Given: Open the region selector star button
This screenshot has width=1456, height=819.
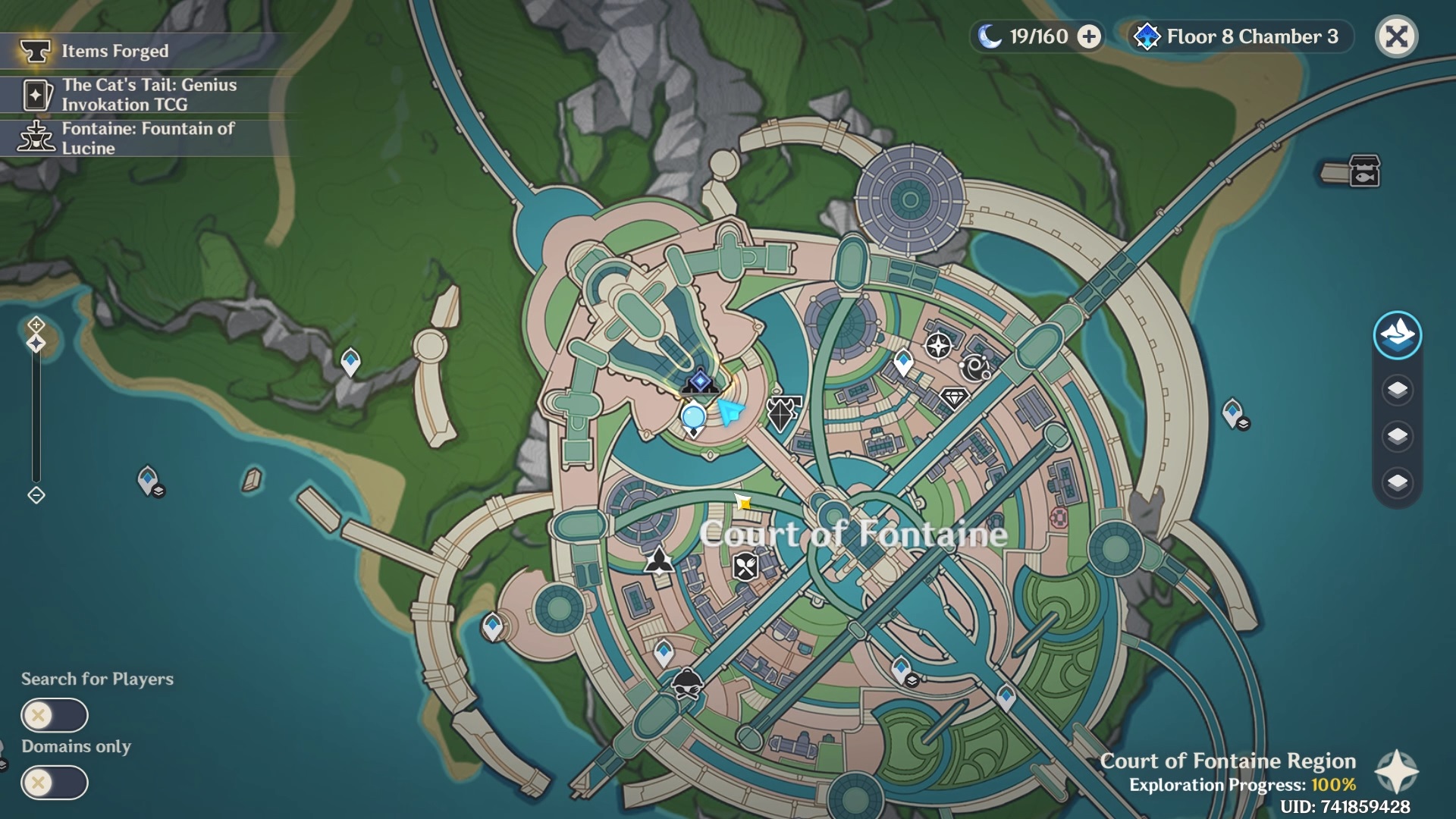Looking at the screenshot, I should (1396, 773).
